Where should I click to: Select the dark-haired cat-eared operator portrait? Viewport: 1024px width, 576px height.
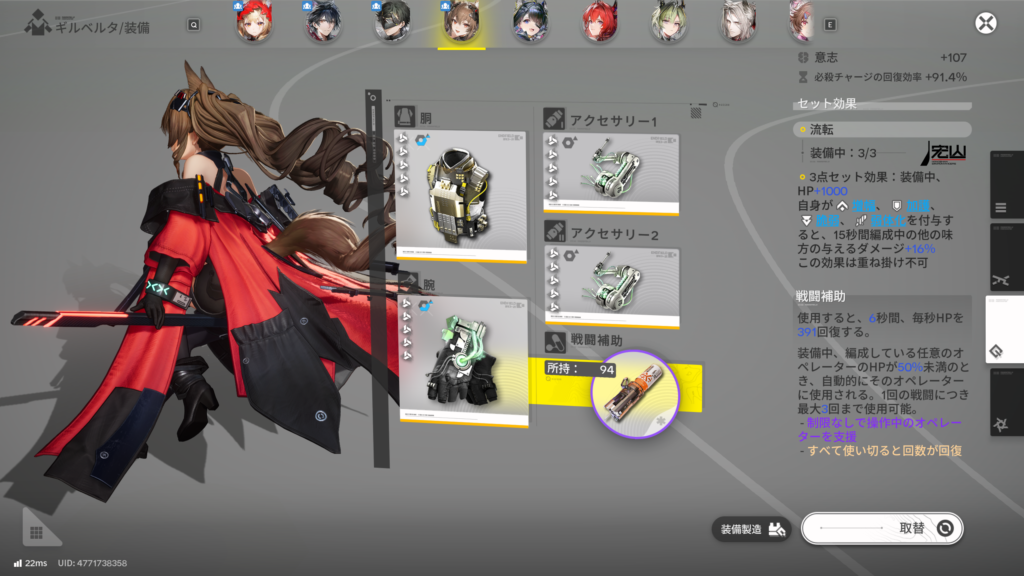click(x=530, y=24)
